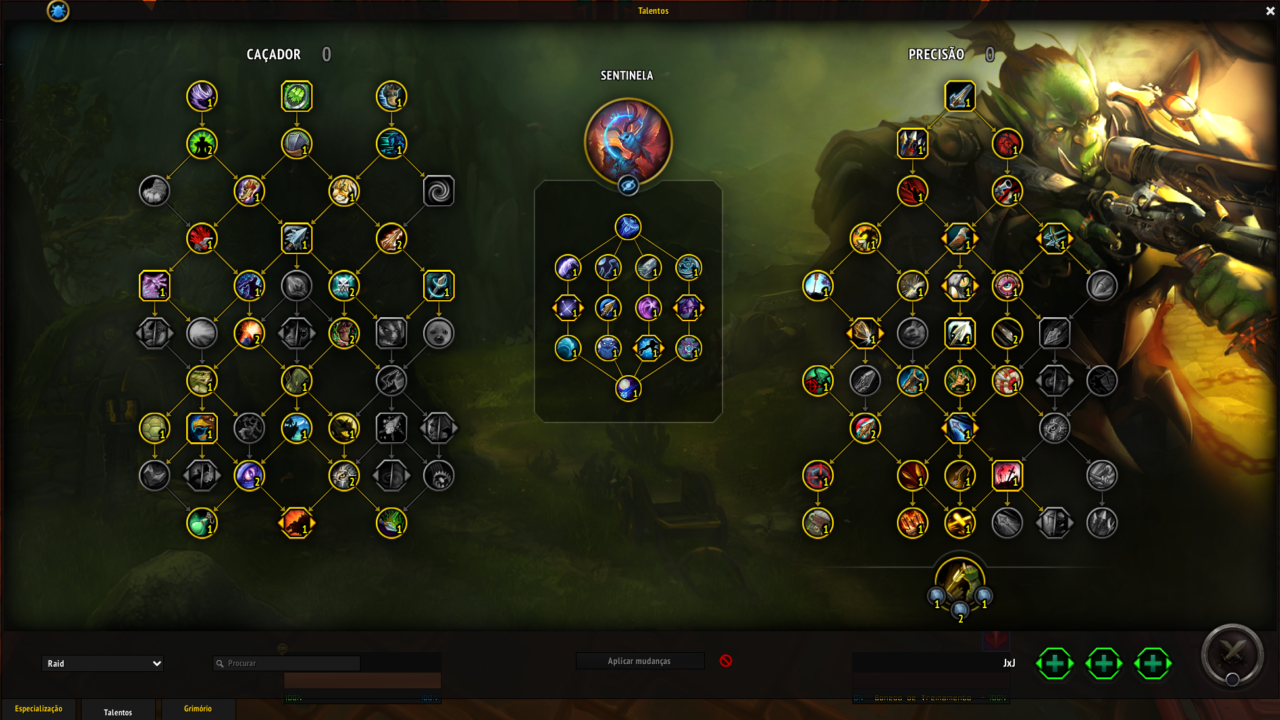
Task: Click the crossed-swords round button
Action: tap(1232, 654)
